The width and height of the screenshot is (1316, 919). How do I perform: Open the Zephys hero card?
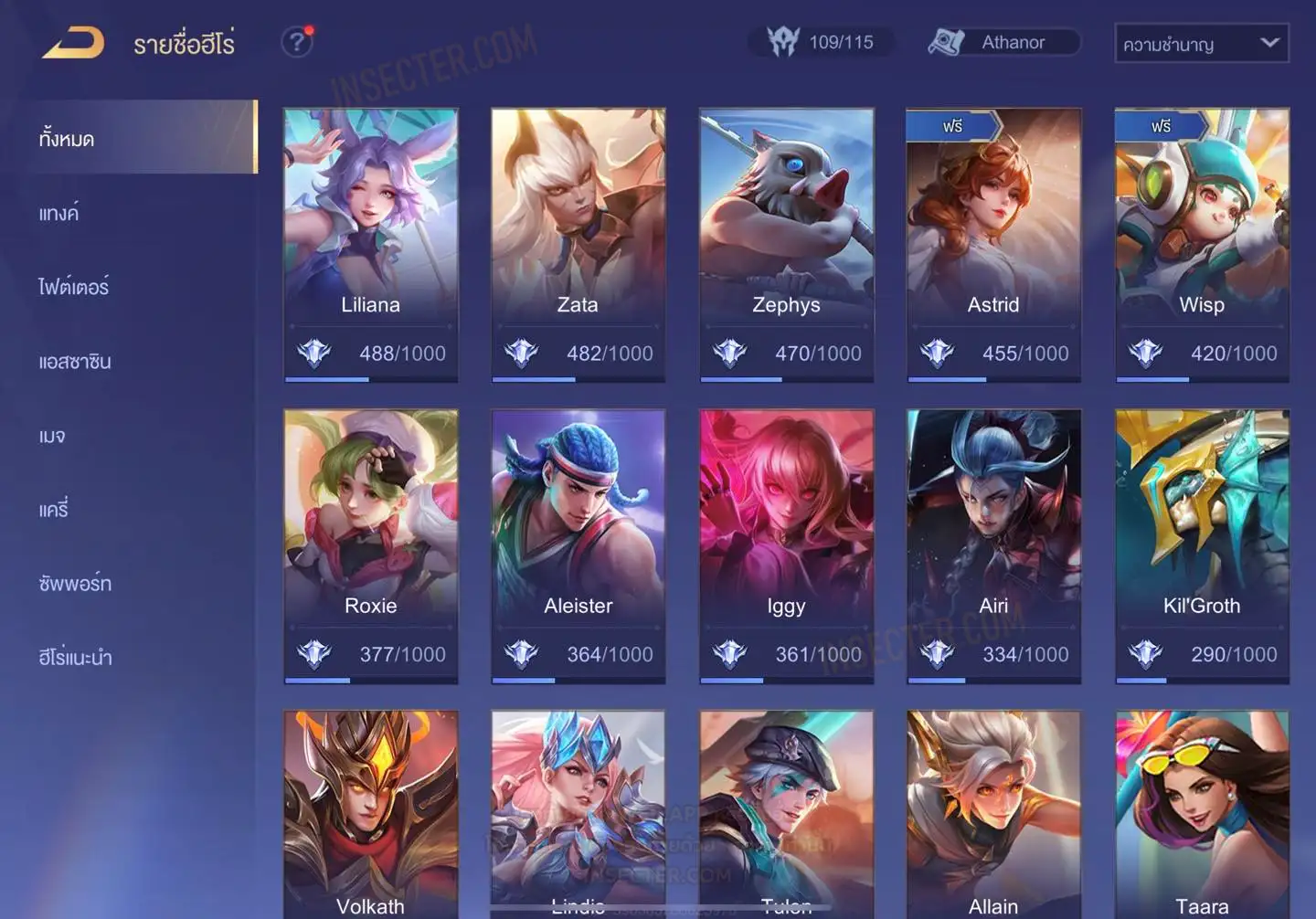pos(786,244)
